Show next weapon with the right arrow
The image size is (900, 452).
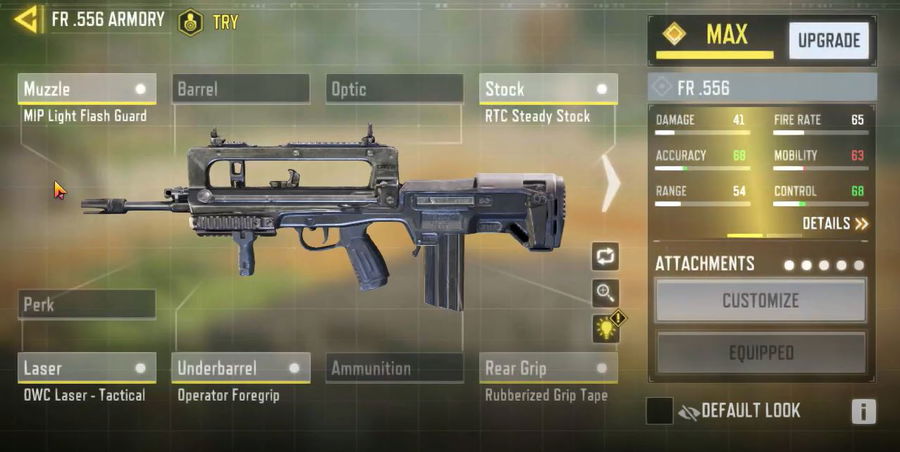[x=610, y=181]
